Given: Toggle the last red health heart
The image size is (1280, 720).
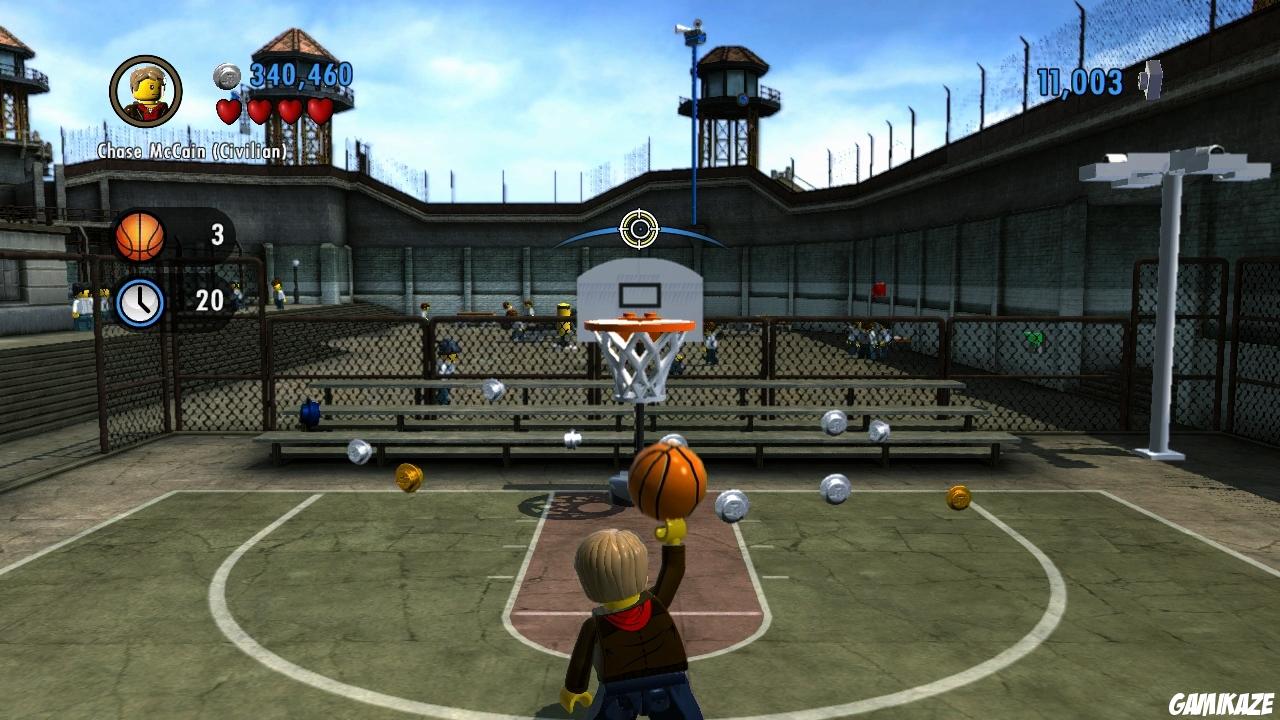Looking at the screenshot, I should point(322,112).
